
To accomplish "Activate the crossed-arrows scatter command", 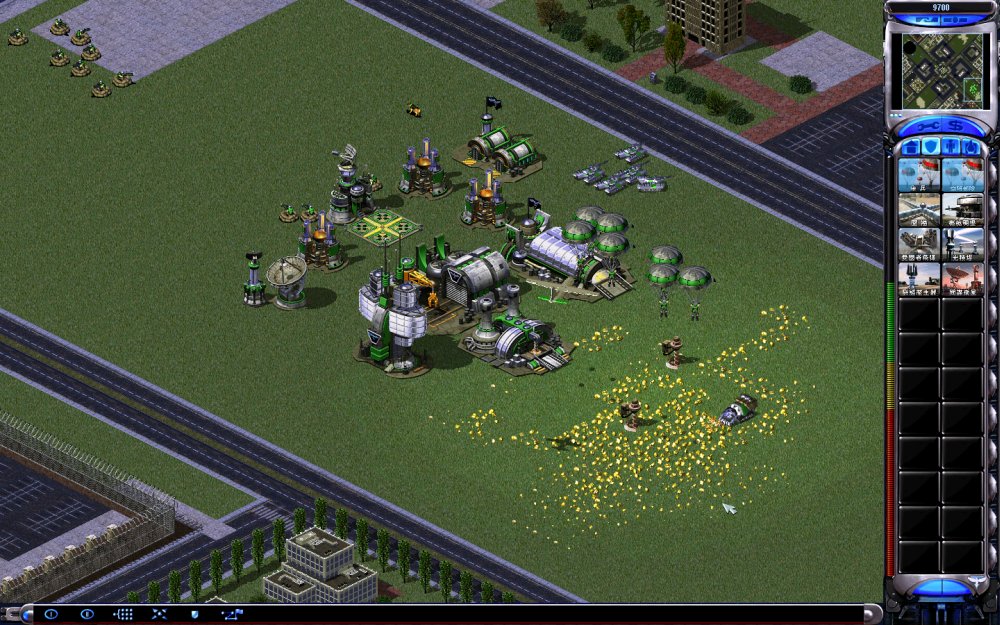I will point(158,613).
